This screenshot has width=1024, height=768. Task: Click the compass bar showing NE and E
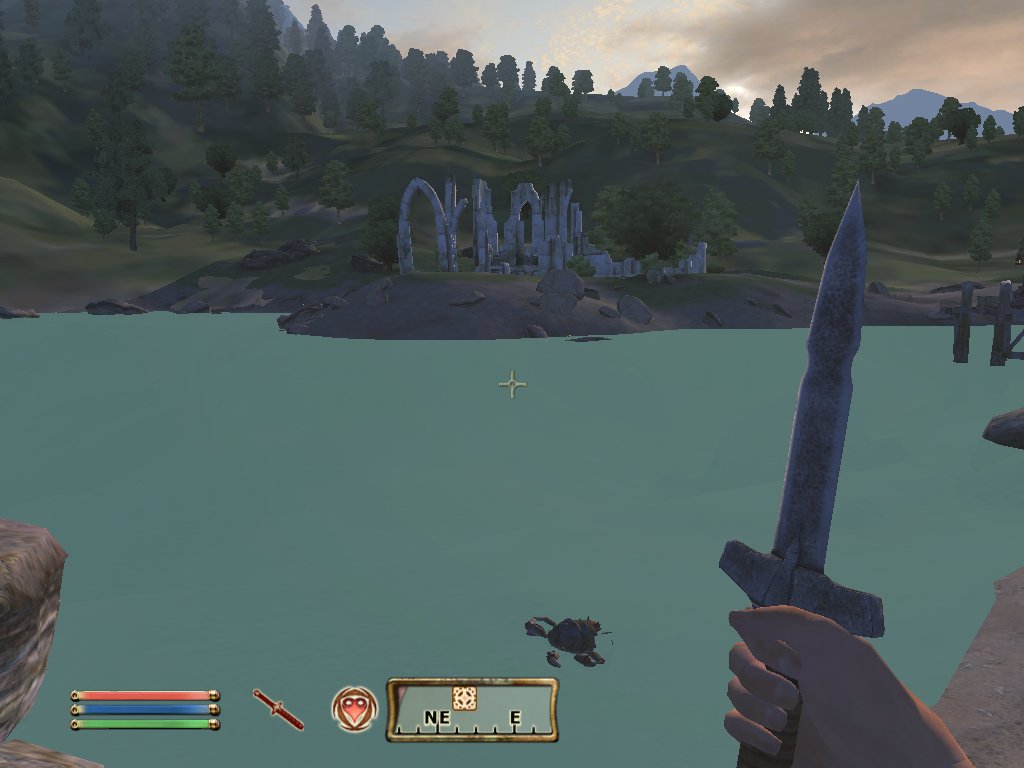(472, 710)
